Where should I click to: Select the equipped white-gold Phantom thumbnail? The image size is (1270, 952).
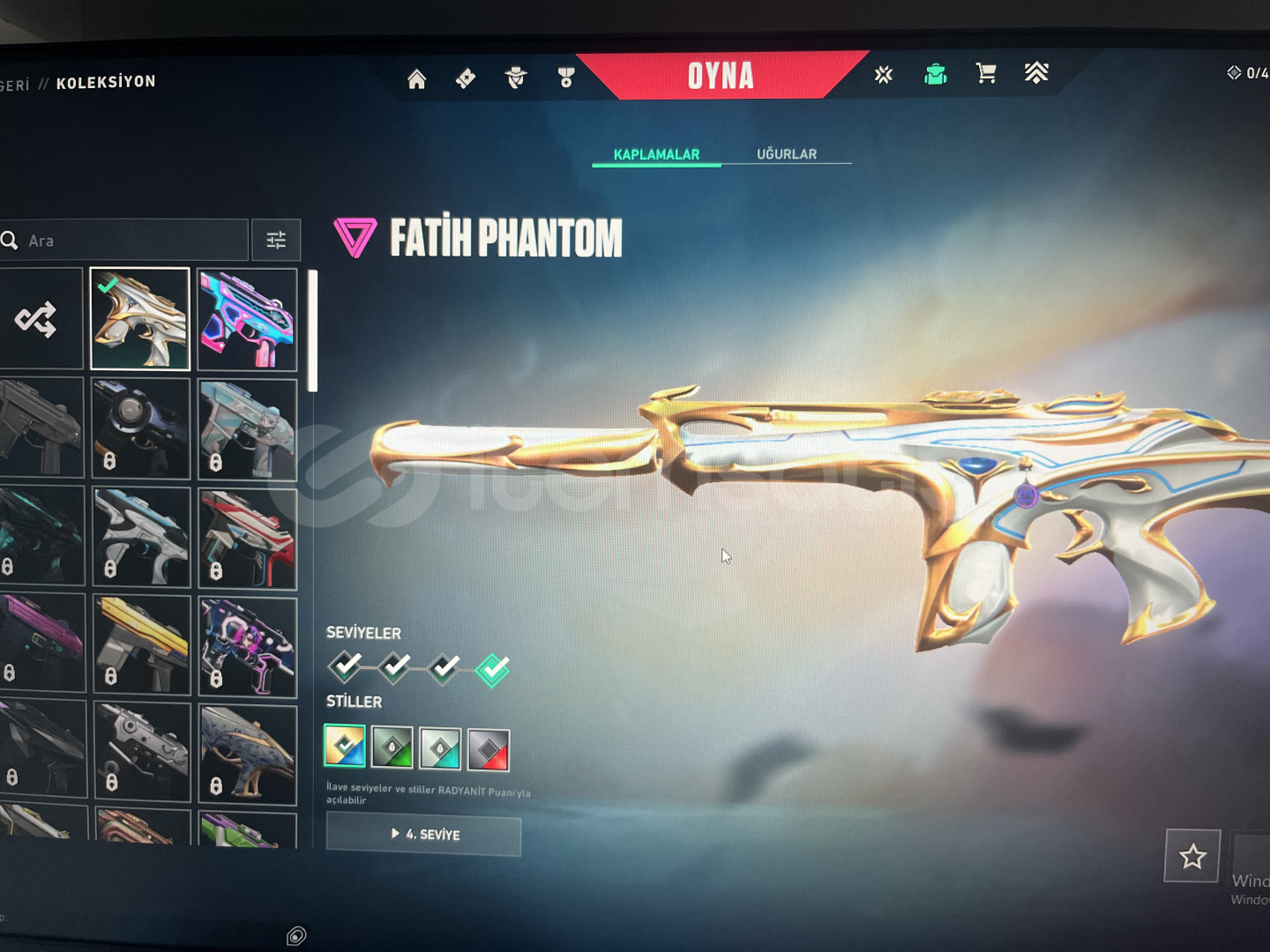point(140,319)
